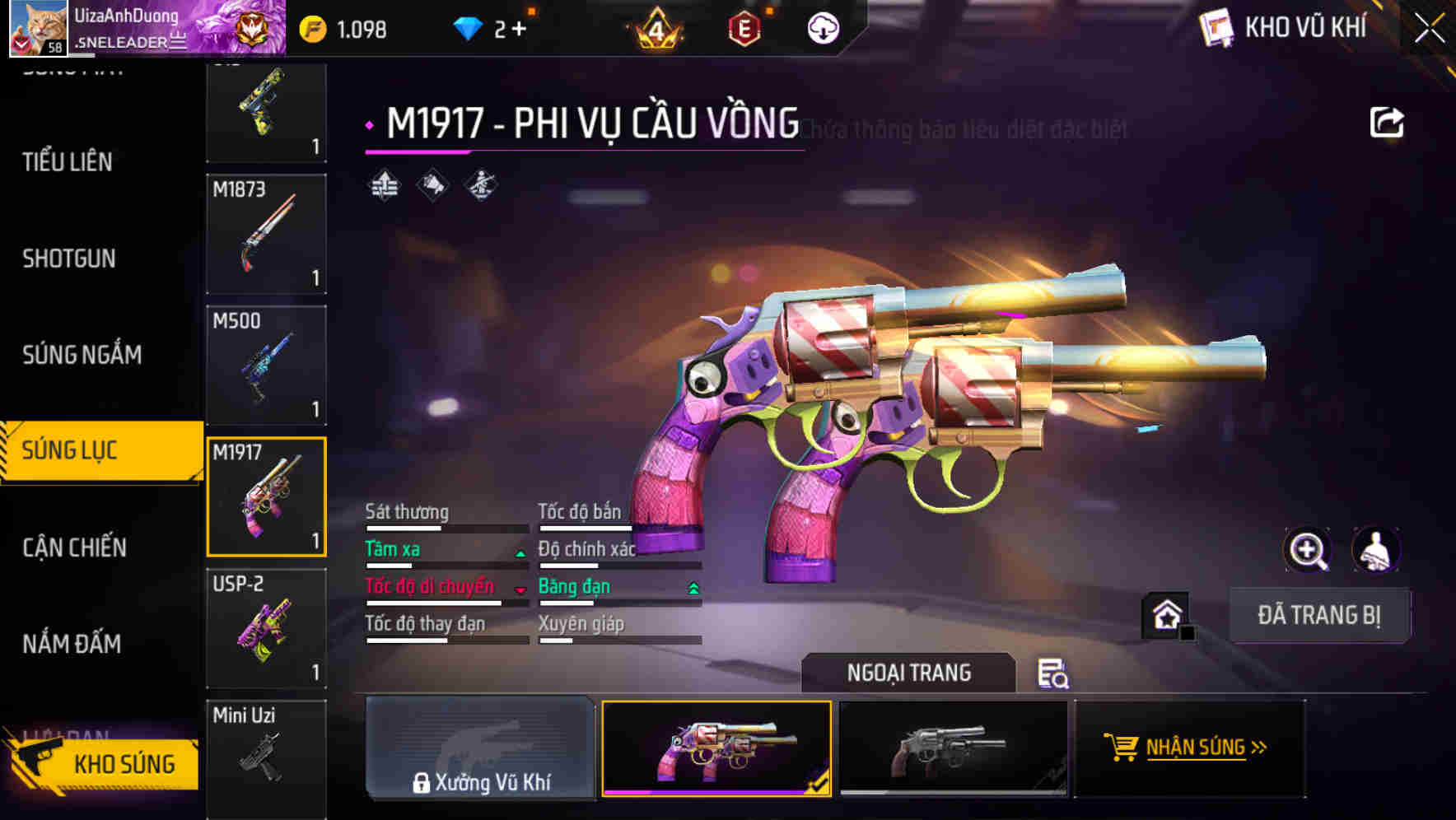The width and height of the screenshot is (1456, 820).
Task: Expand the TIỂU LIÊN weapon category
Action: point(66,162)
